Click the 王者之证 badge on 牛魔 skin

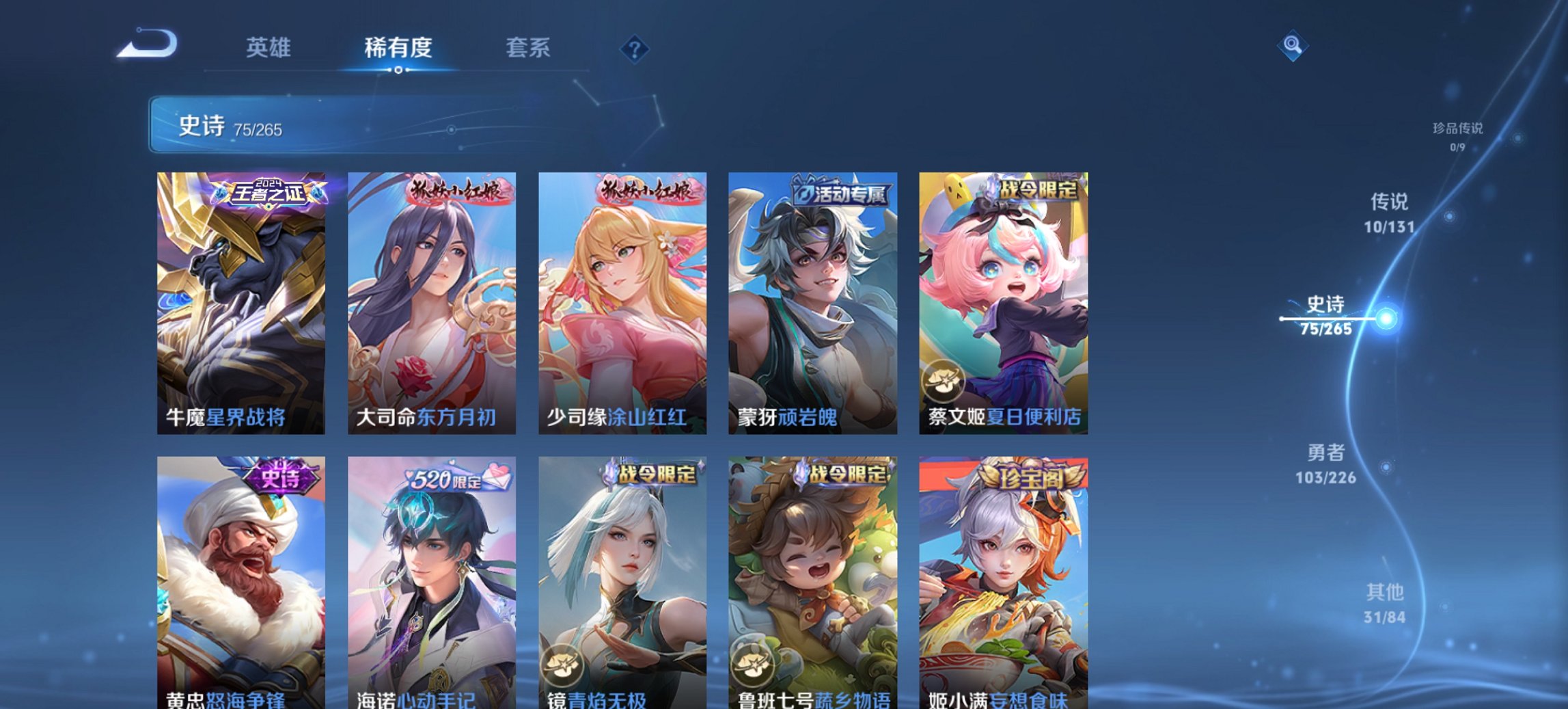pos(269,193)
